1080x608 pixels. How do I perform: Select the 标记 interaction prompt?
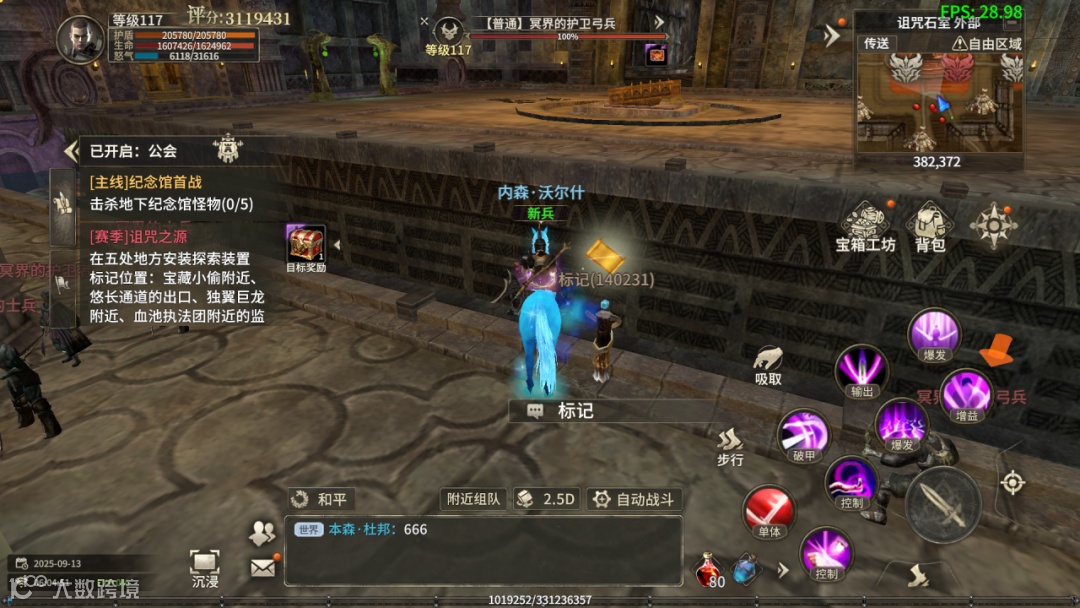pyautogui.click(x=565, y=411)
